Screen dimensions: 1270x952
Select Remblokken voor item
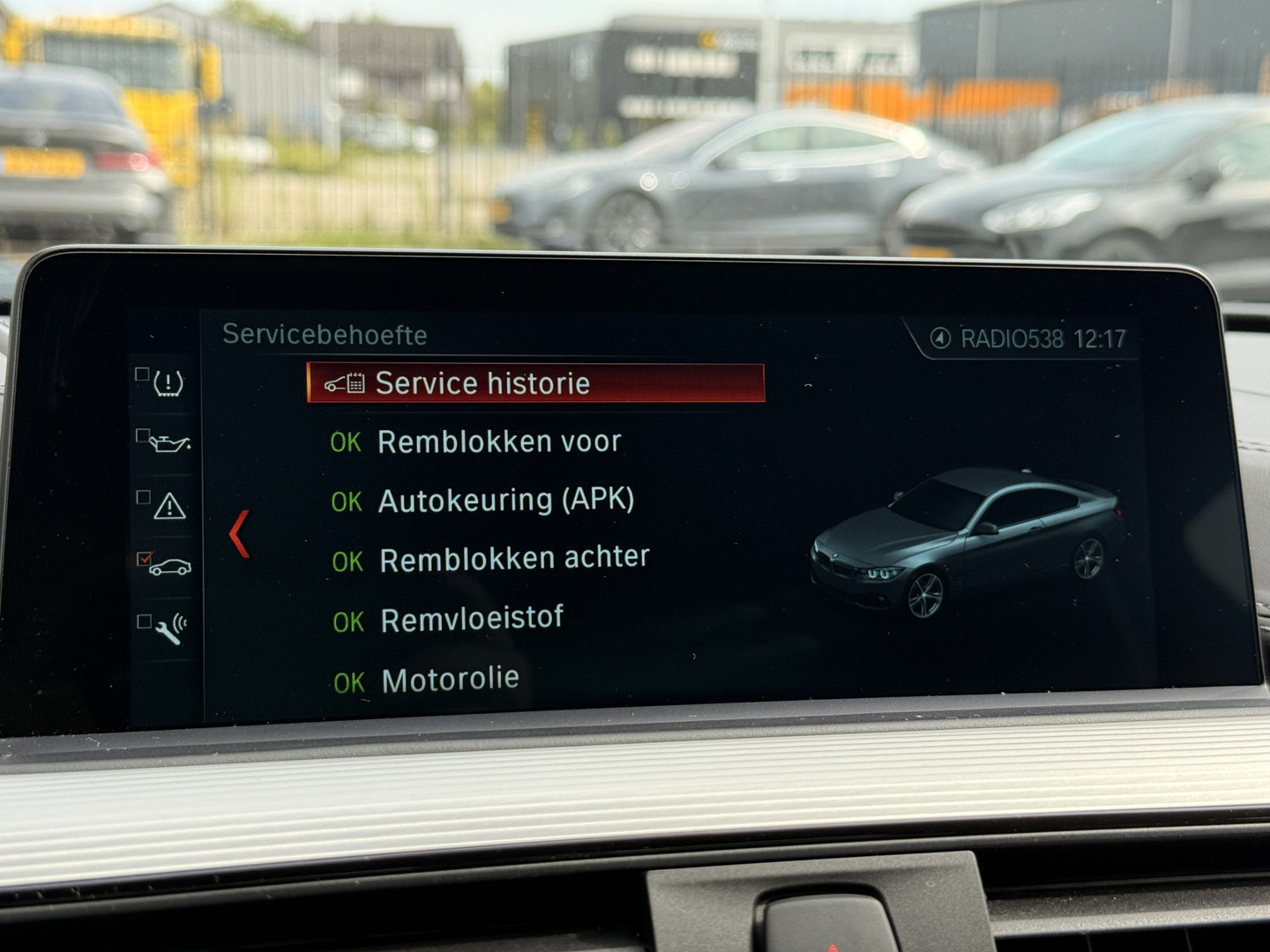[499, 441]
